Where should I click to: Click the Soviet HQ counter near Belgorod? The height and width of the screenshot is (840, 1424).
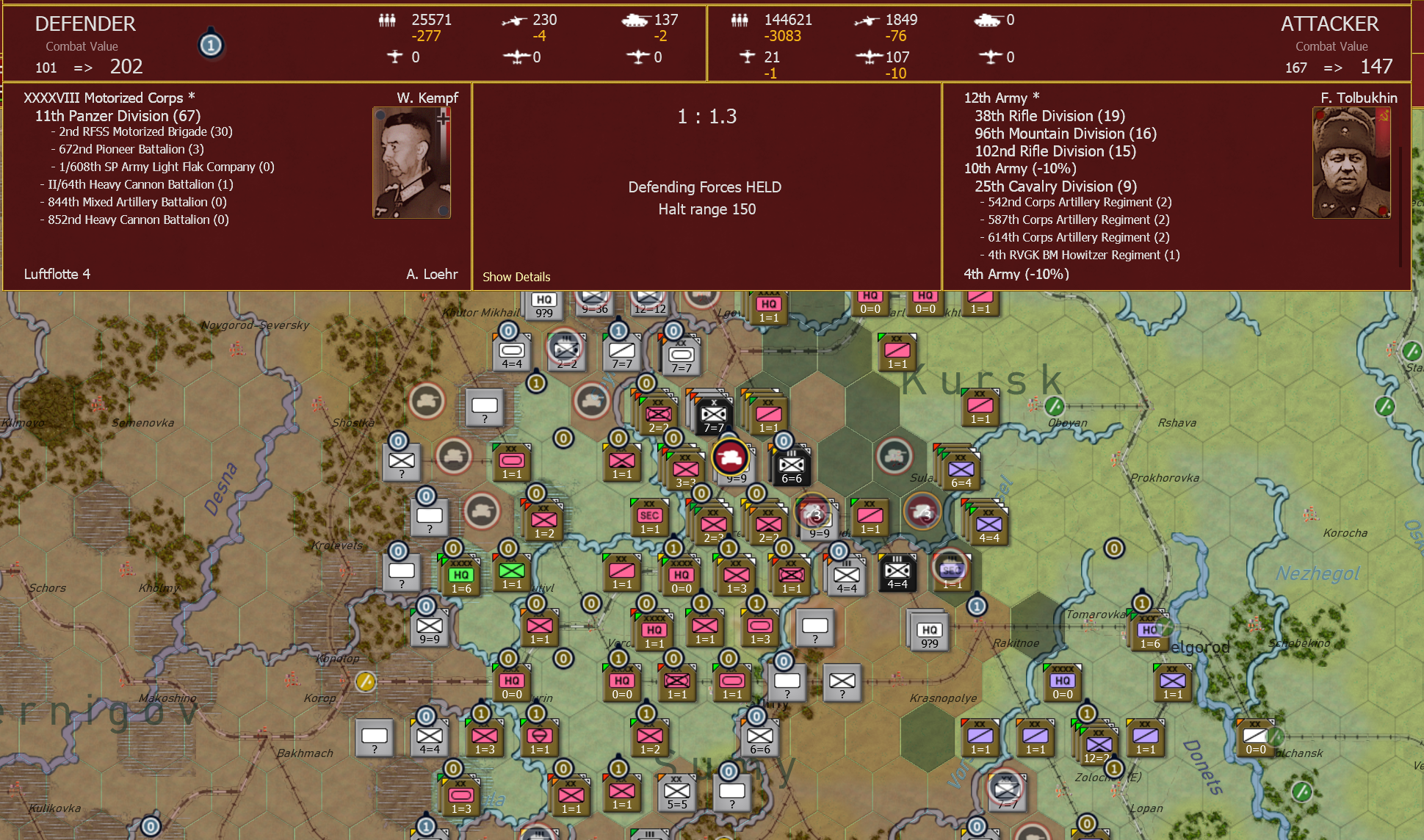pyautogui.click(x=1151, y=630)
